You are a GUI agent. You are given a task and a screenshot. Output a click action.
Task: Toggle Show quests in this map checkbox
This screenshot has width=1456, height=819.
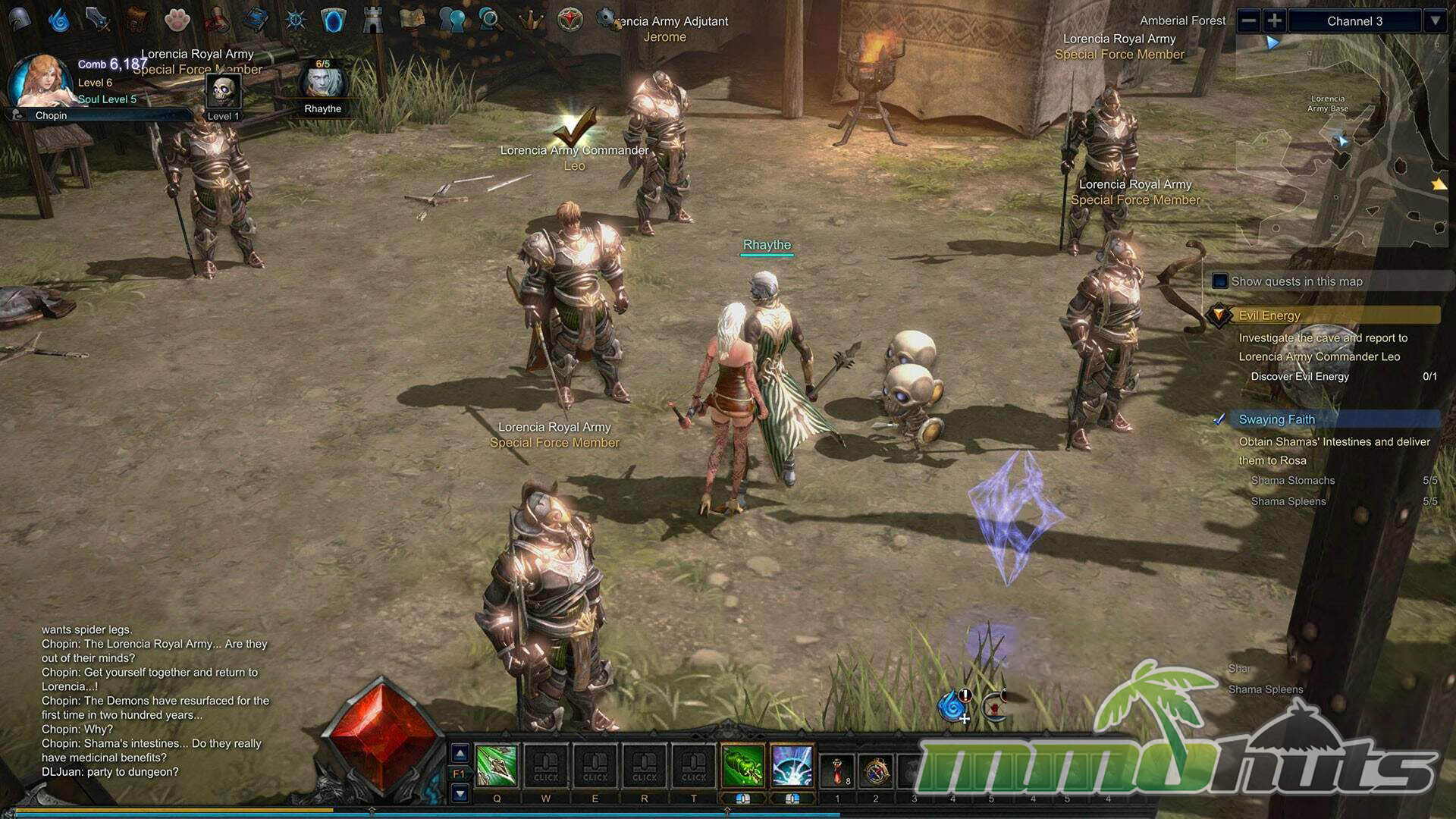coord(1220,281)
